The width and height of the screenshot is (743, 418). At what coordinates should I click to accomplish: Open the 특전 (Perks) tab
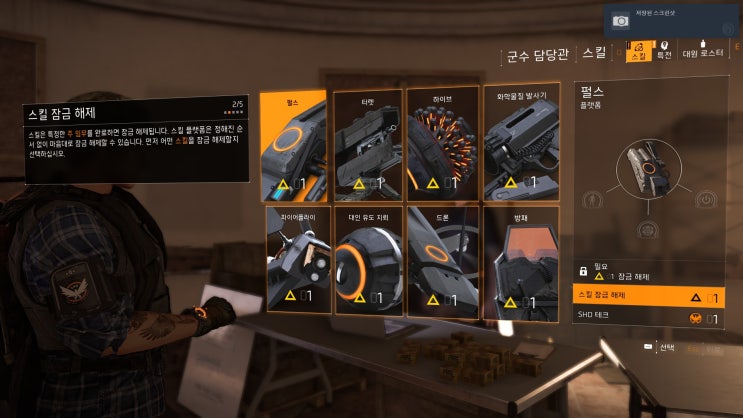pos(663,51)
